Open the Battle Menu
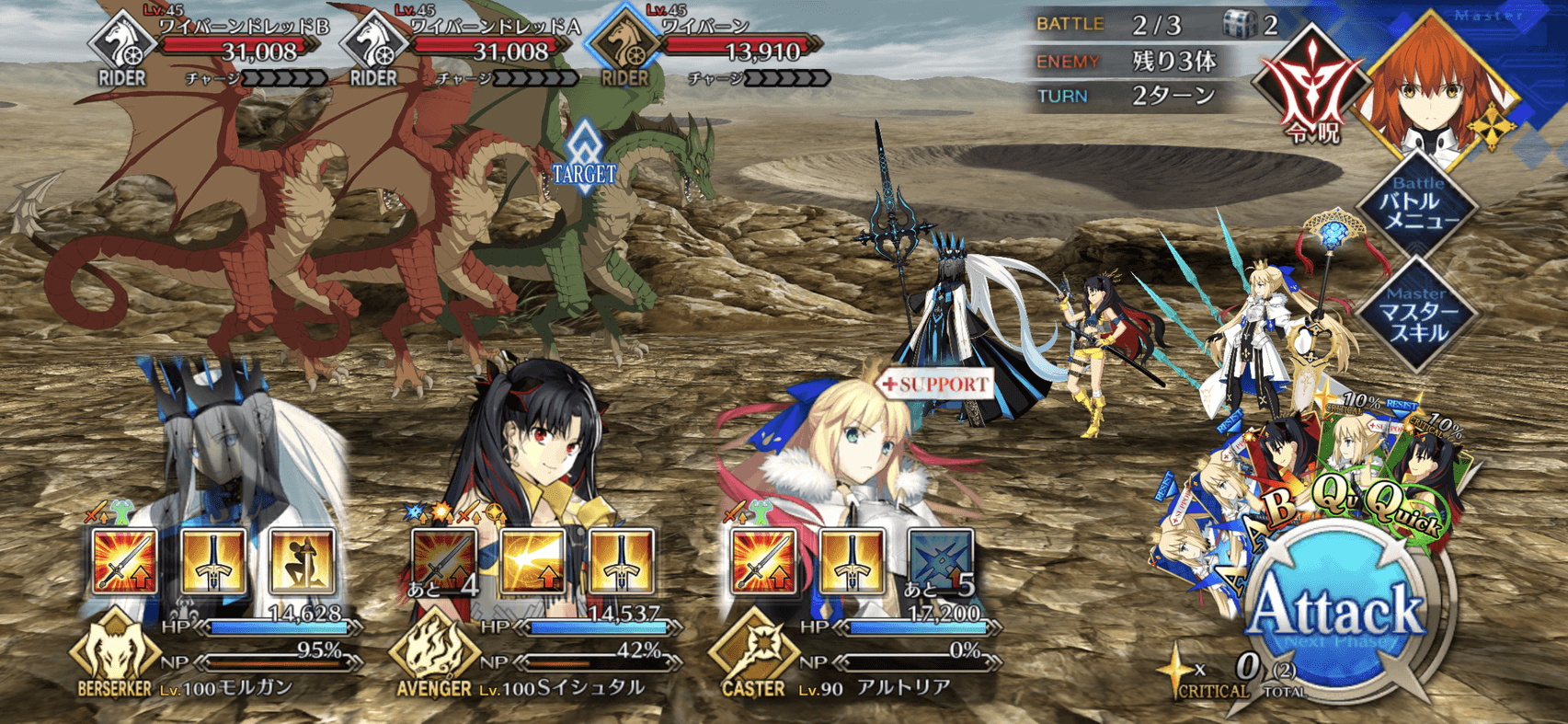Image resolution: width=1568 pixels, height=724 pixels. pos(1419,208)
